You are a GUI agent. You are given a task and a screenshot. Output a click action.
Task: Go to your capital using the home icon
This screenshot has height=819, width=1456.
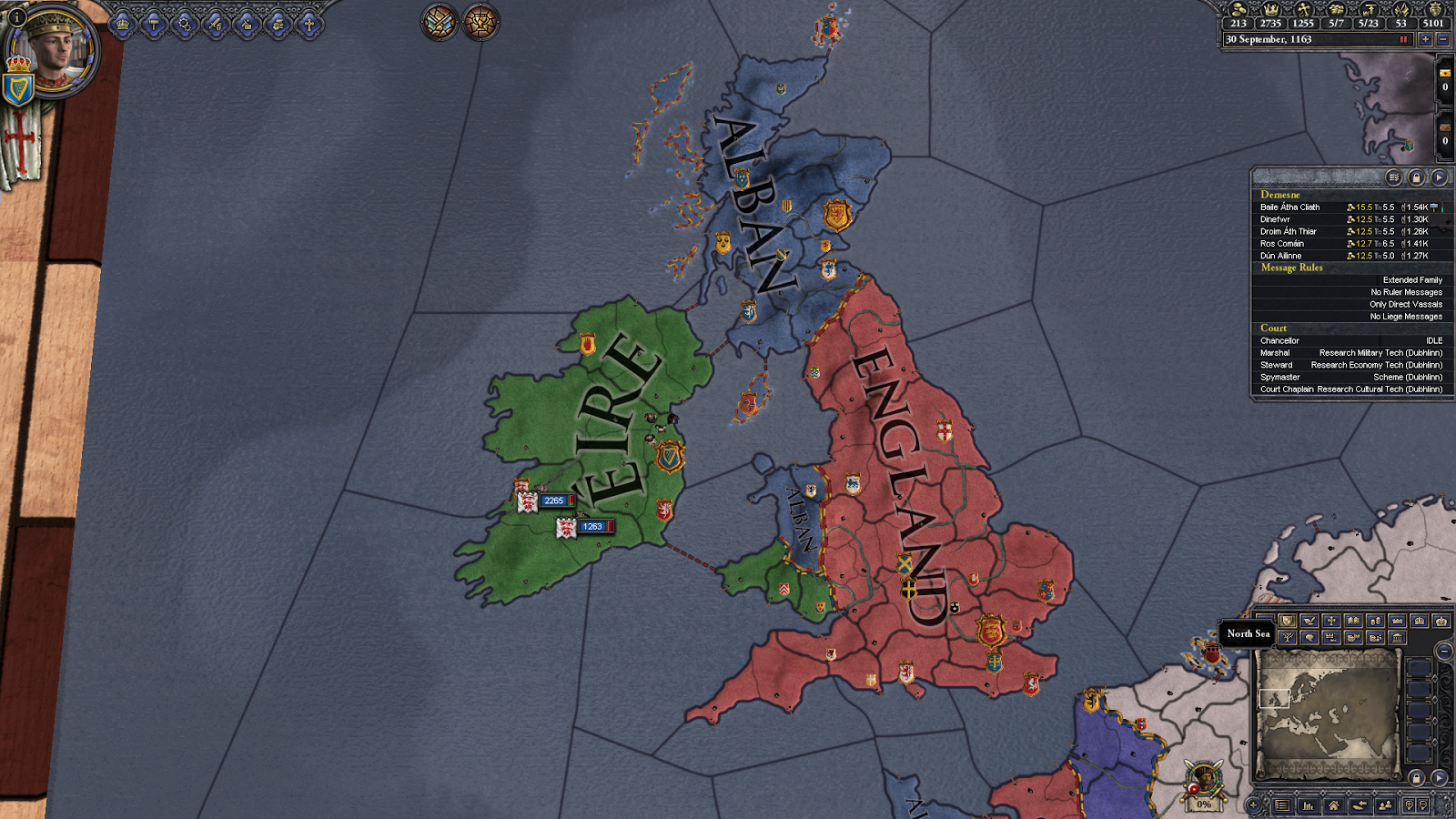coord(1334,805)
